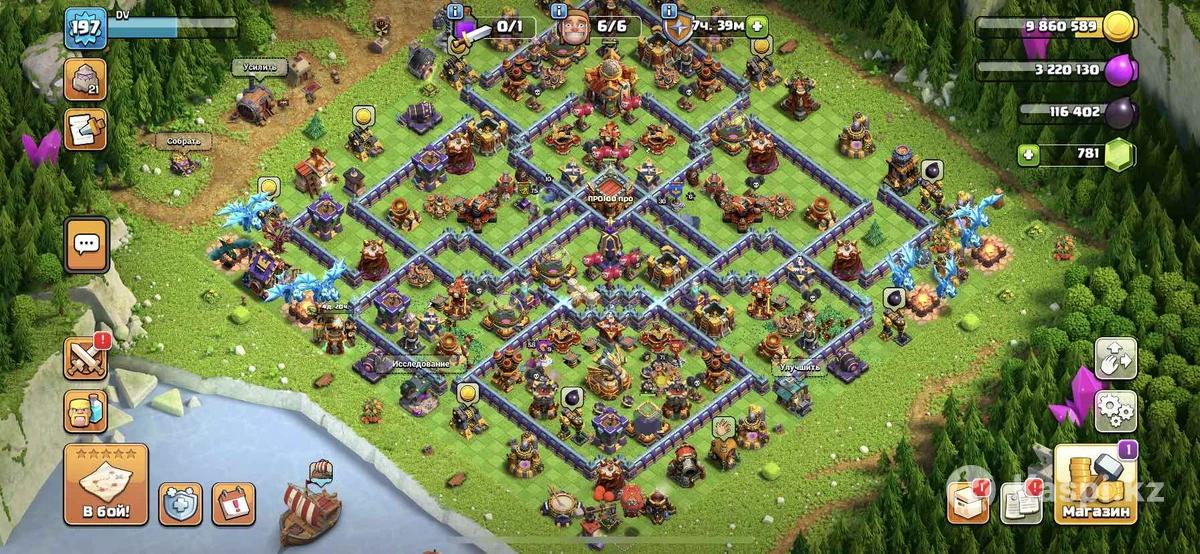The image size is (1200, 554).
Task: Open the chat speech bubble panel
Action: (x=86, y=245)
